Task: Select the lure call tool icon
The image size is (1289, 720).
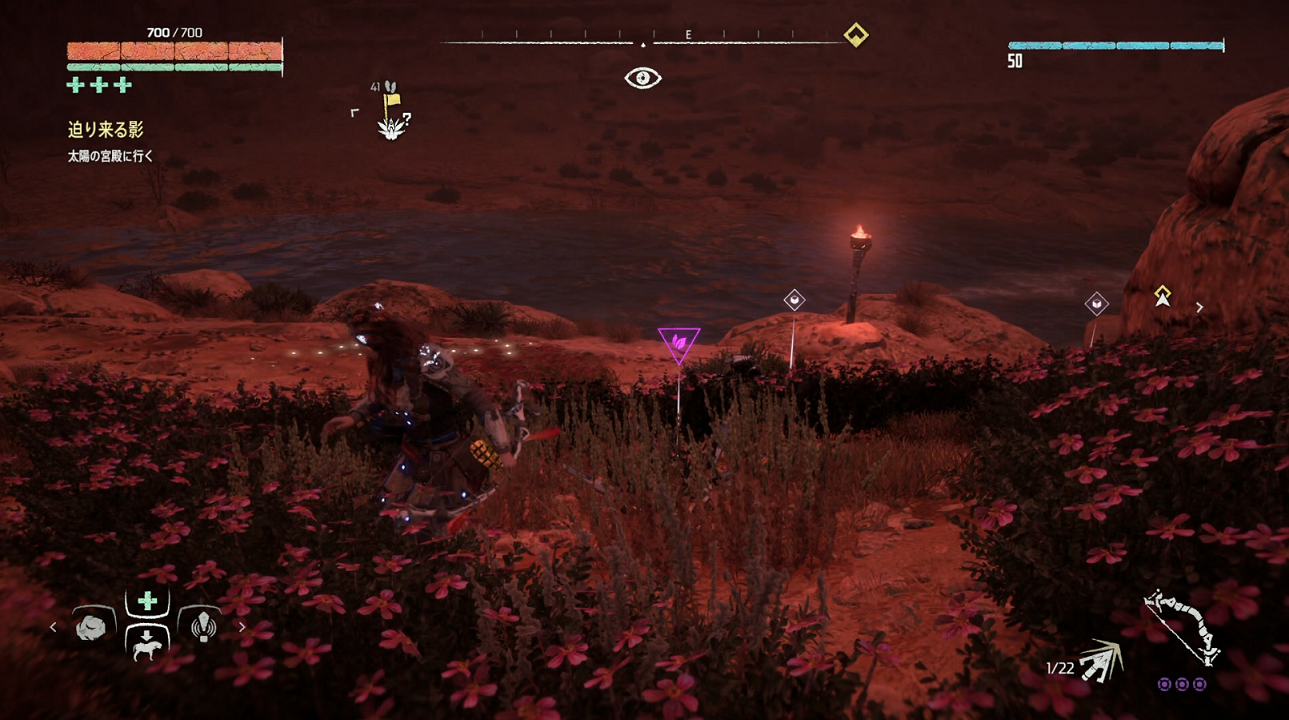Action: (x=199, y=627)
